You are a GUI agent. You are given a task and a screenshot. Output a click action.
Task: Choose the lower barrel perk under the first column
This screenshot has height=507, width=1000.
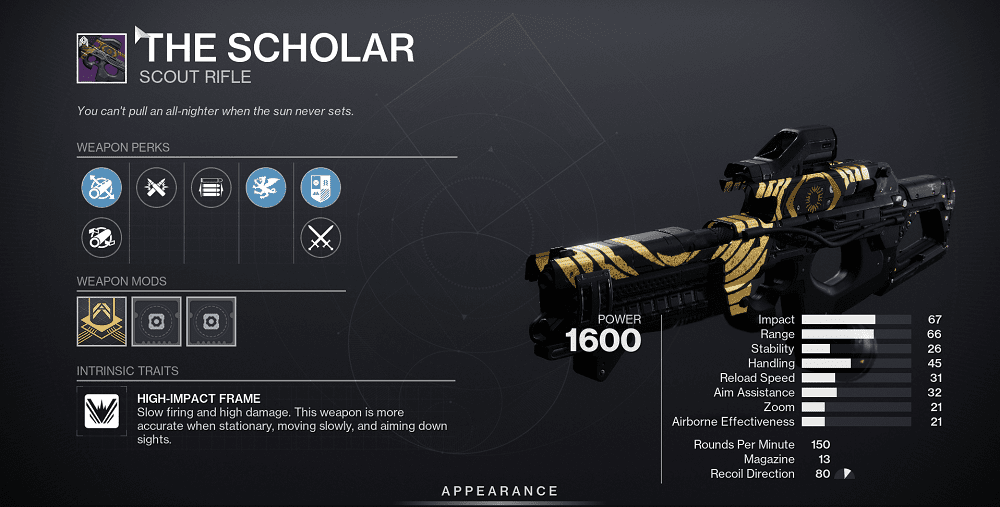(x=101, y=238)
